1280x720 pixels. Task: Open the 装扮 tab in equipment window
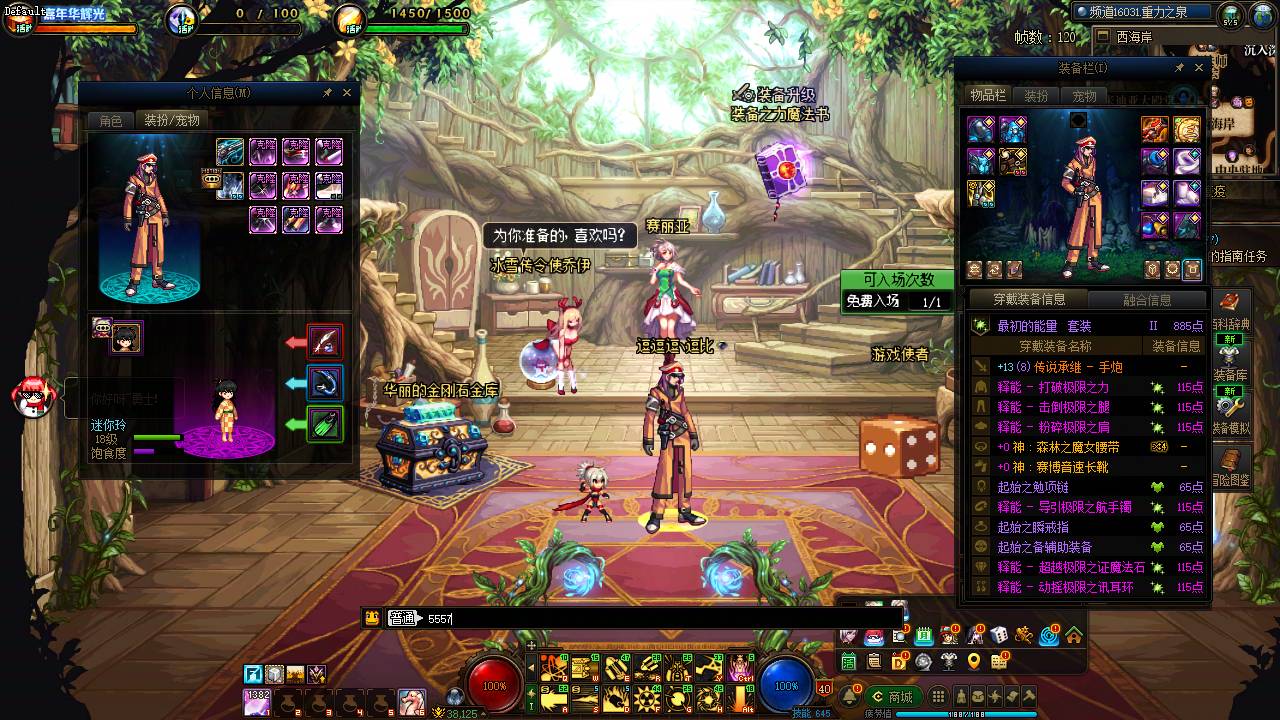(x=1036, y=96)
